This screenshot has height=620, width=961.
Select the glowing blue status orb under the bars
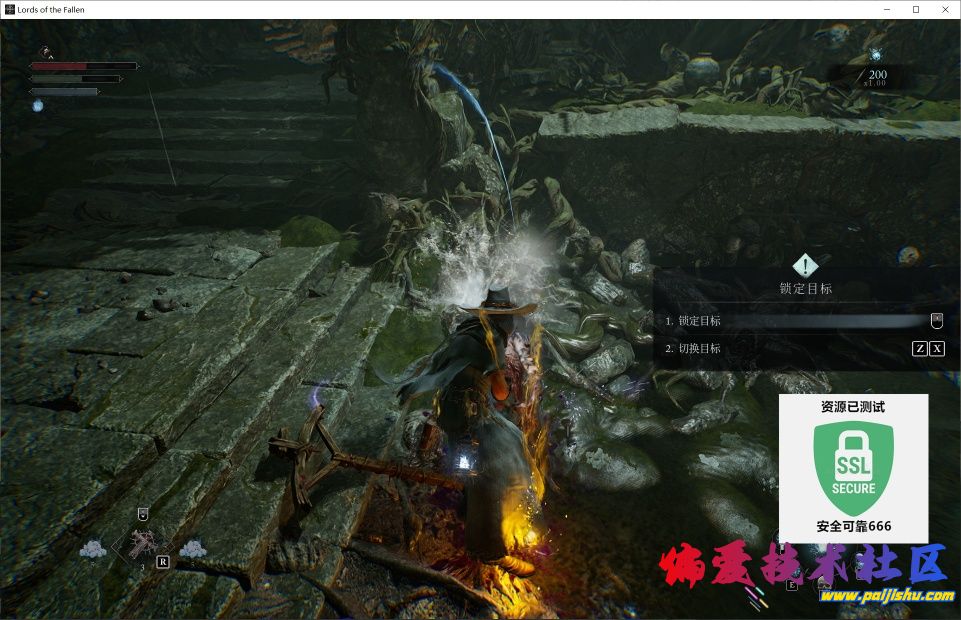click(38, 105)
